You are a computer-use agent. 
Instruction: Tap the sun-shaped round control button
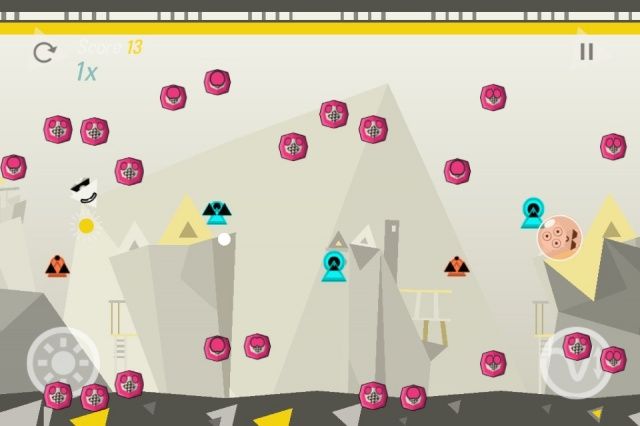[x=62, y=362]
